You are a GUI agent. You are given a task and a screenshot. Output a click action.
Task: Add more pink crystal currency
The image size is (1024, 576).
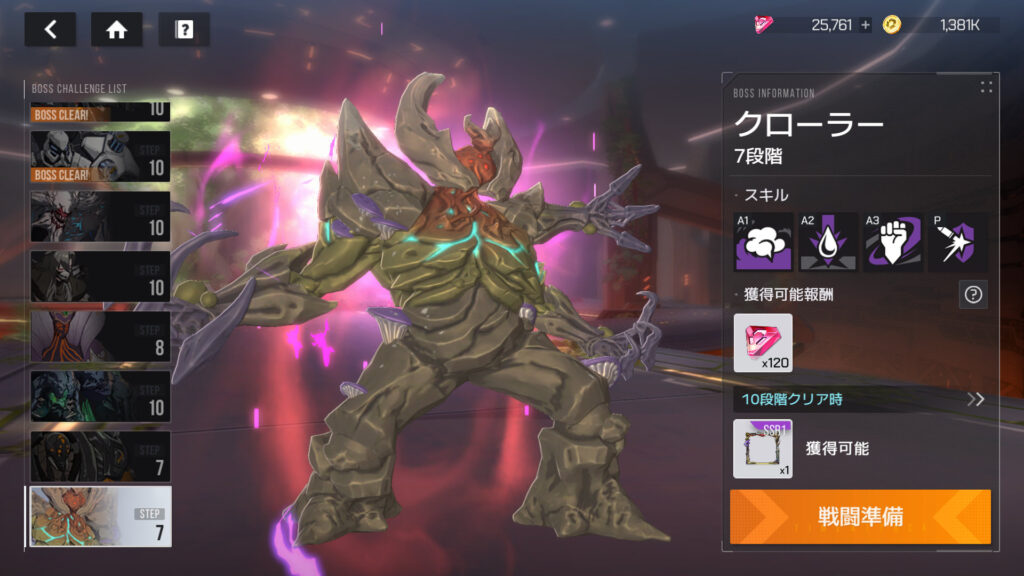(x=866, y=25)
